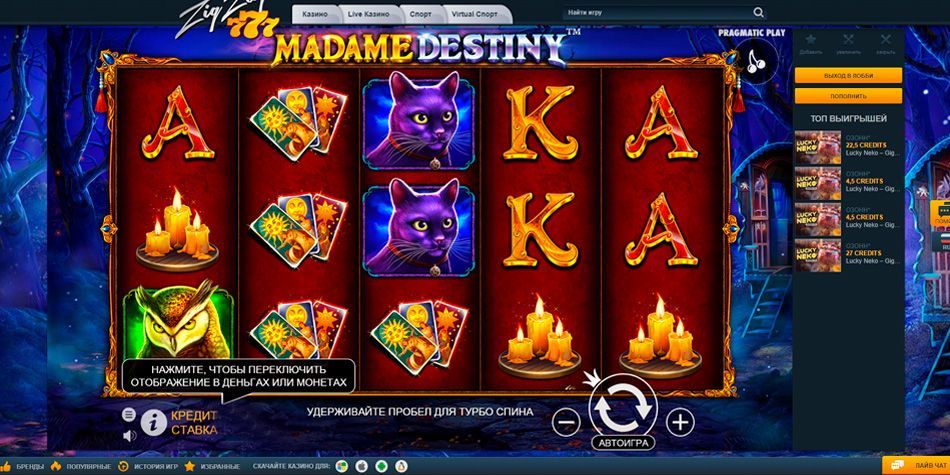Open the game info 'i' button
This screenshot has width=950, height=475.
(x=153, y=421)
